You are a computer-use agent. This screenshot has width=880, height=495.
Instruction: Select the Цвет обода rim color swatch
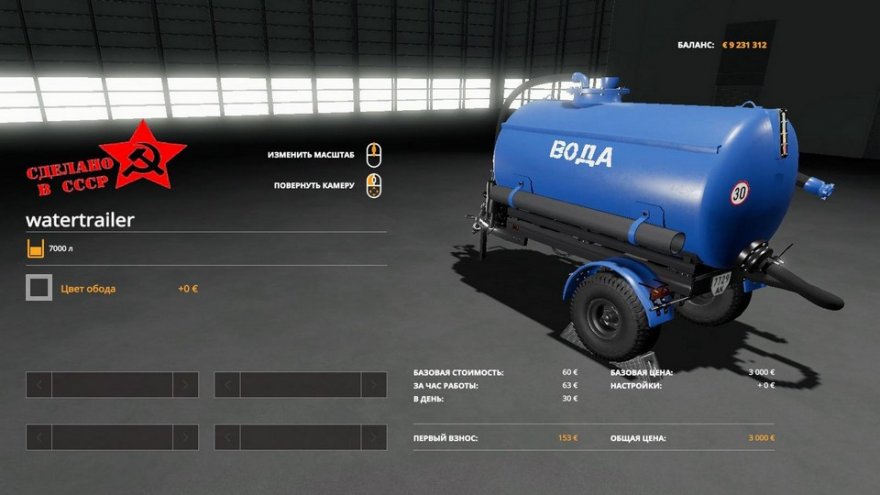tap(39, 288)
